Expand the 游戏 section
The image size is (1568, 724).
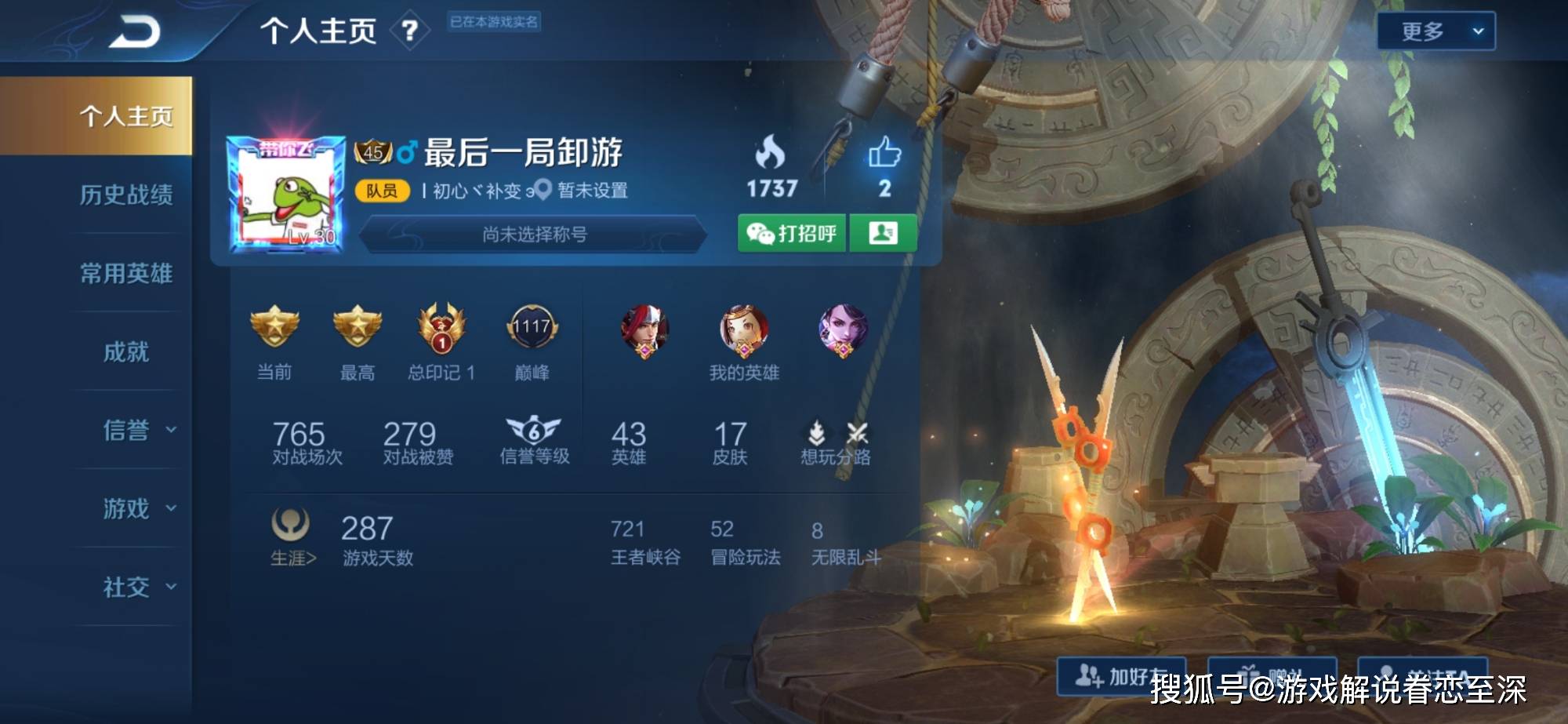[x=138, y=508]
